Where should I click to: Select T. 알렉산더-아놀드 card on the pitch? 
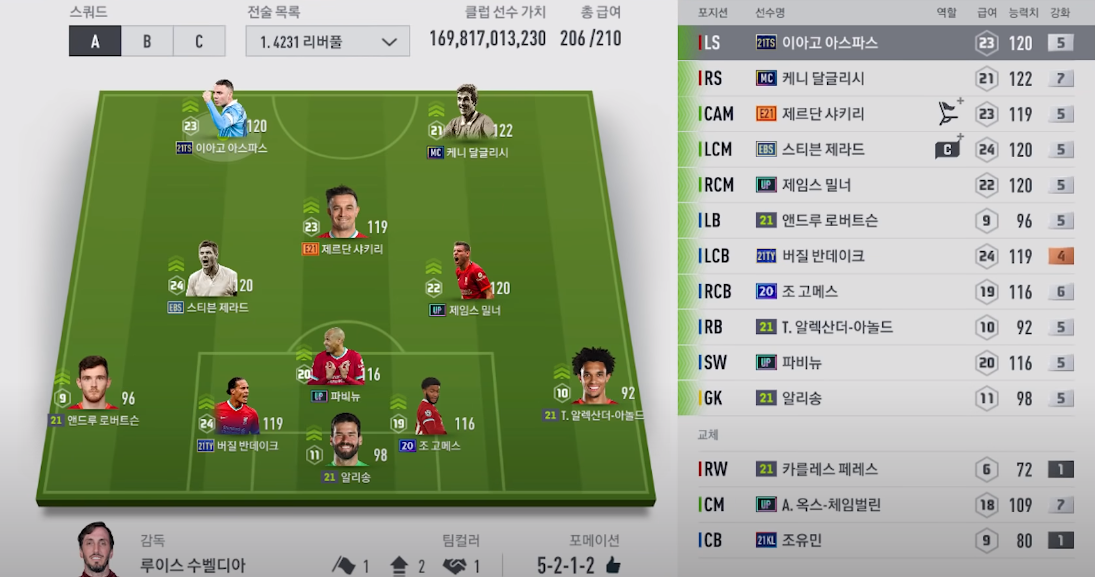point(594,385)
